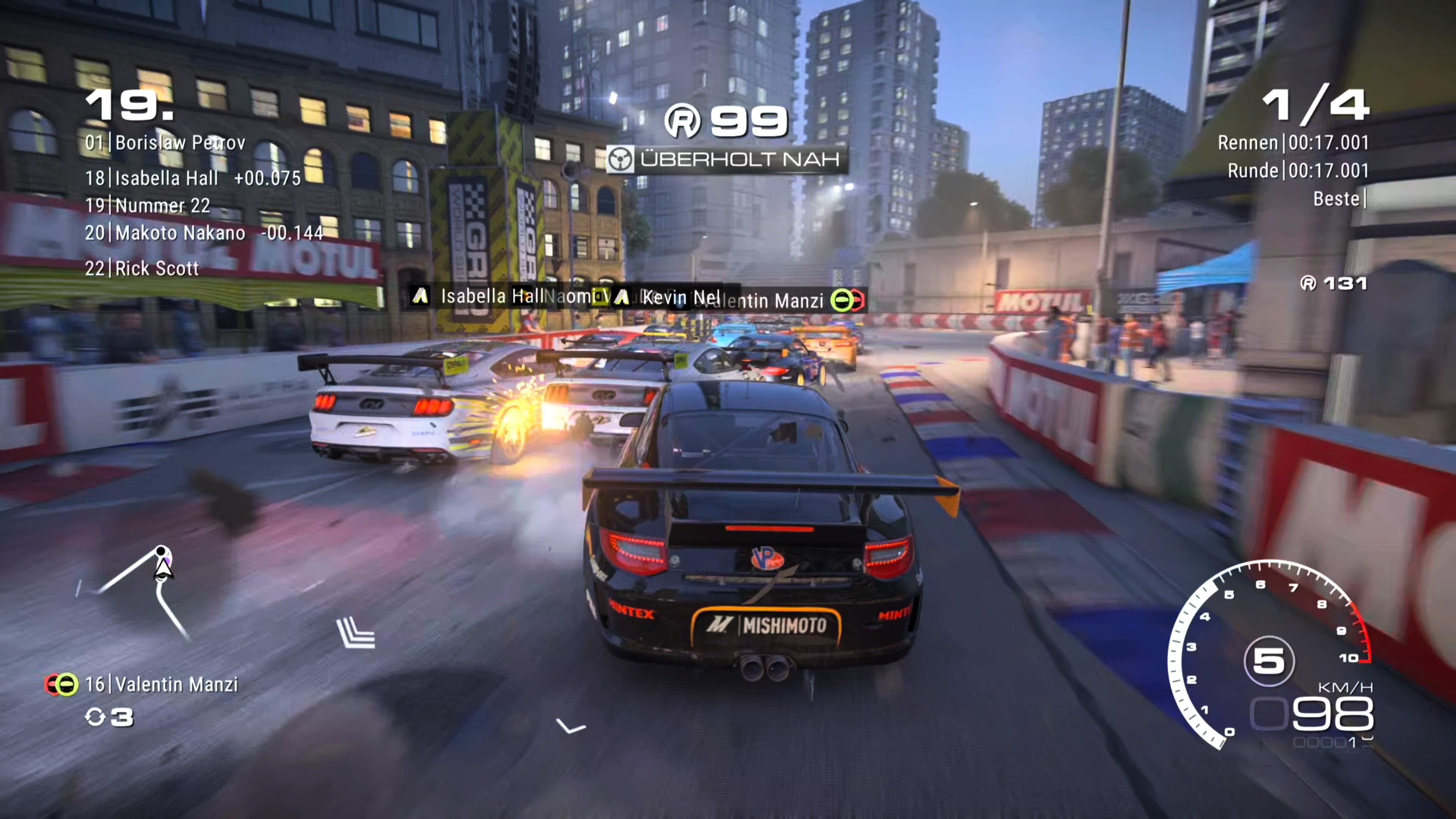Screen dimensions: 1456x819
Task: Click the steering wheel icon beside ÜBERHOLT NAH
Action: (621, 159)
